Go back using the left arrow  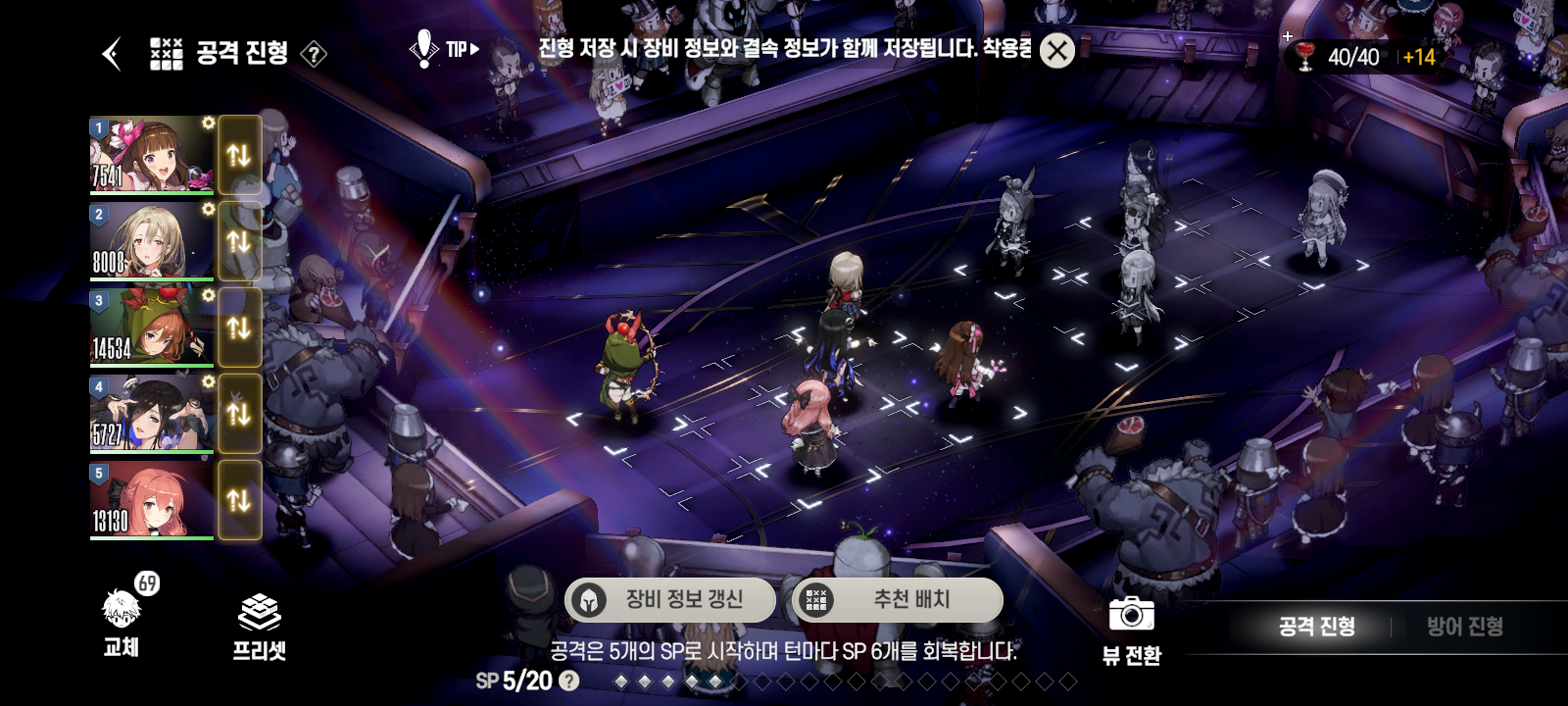pos(112,54)
